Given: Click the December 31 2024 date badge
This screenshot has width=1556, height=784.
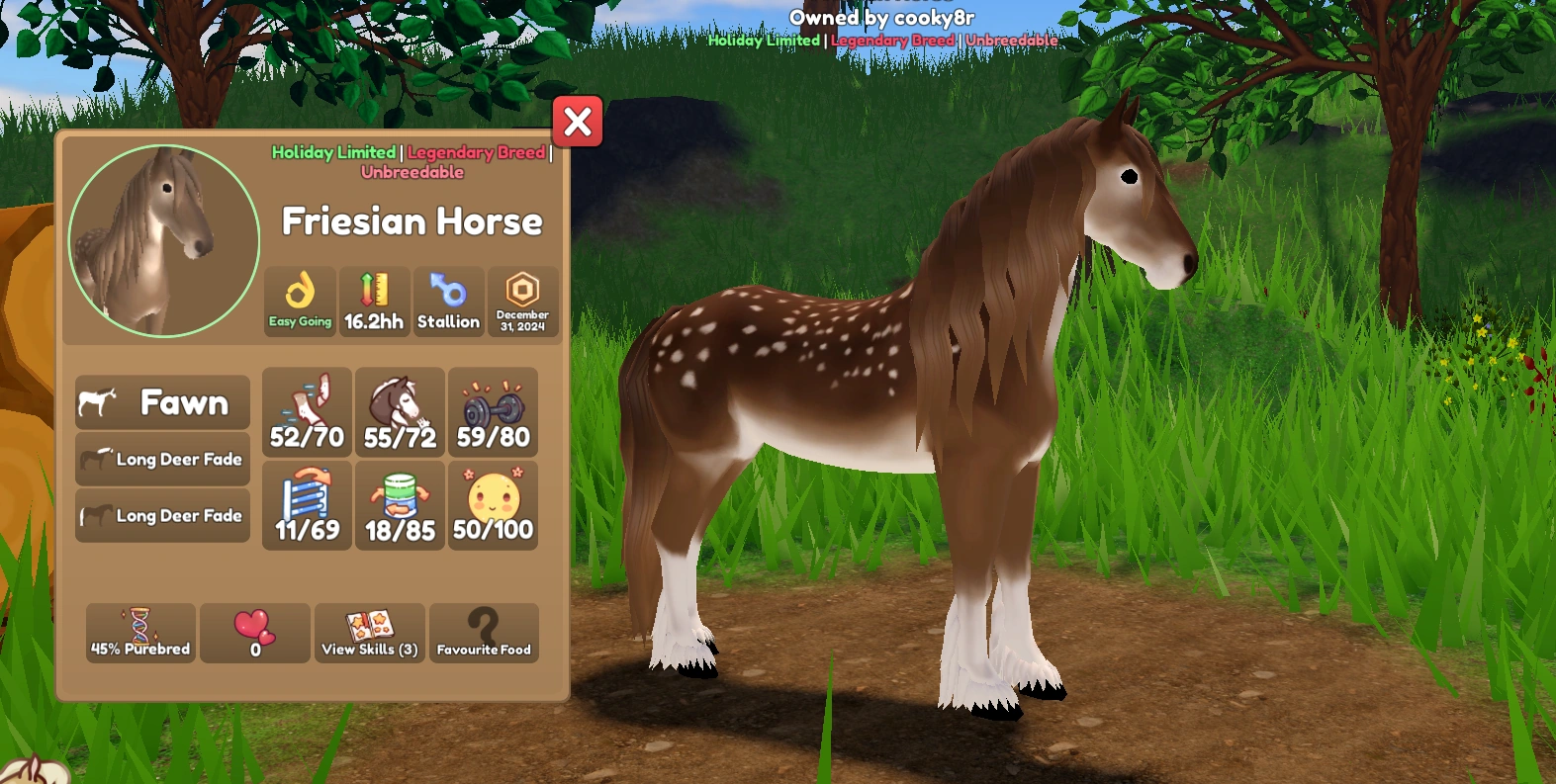Looking at the screenshot, I should (522, 302).
